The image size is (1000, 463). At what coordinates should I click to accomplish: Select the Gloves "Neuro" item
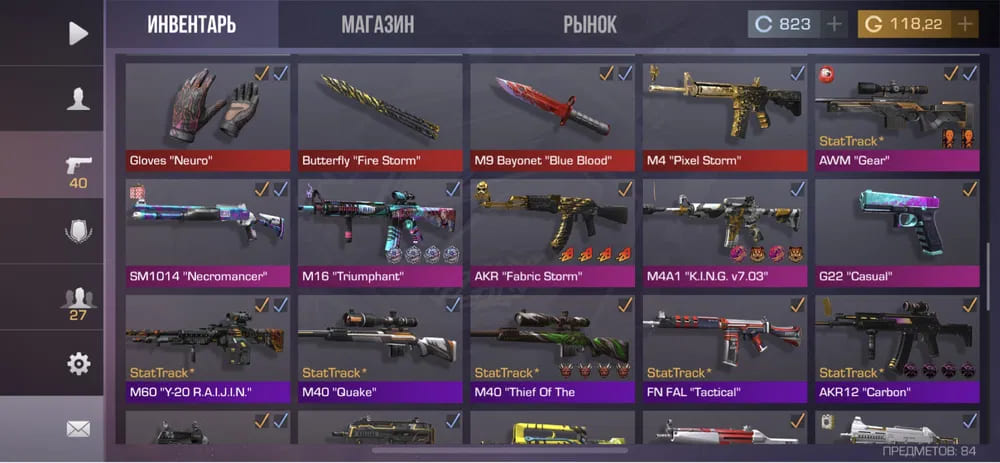click(x=208, y=116)
